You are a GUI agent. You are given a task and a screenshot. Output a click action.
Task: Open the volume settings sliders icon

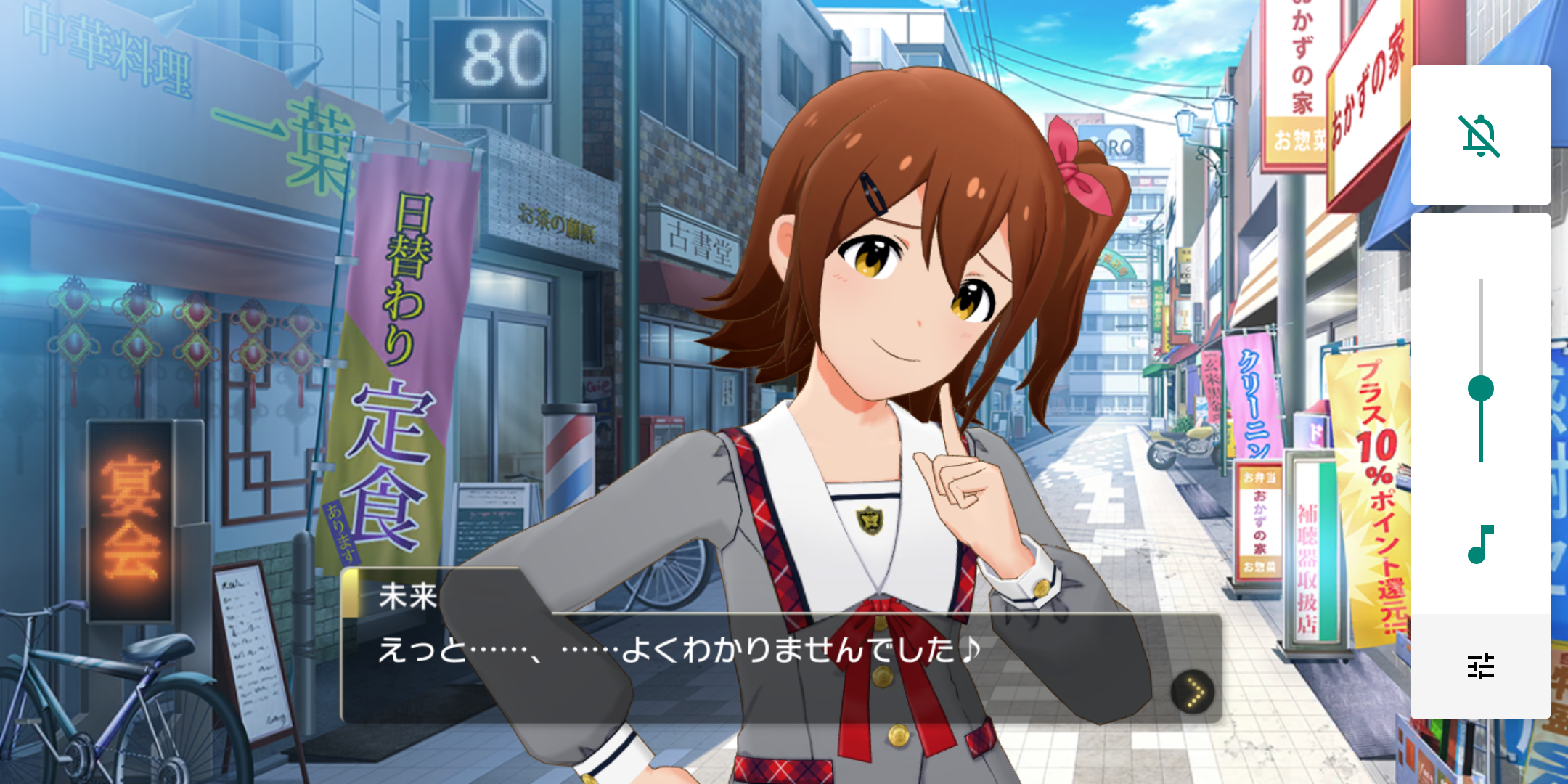pos(1480,666)
